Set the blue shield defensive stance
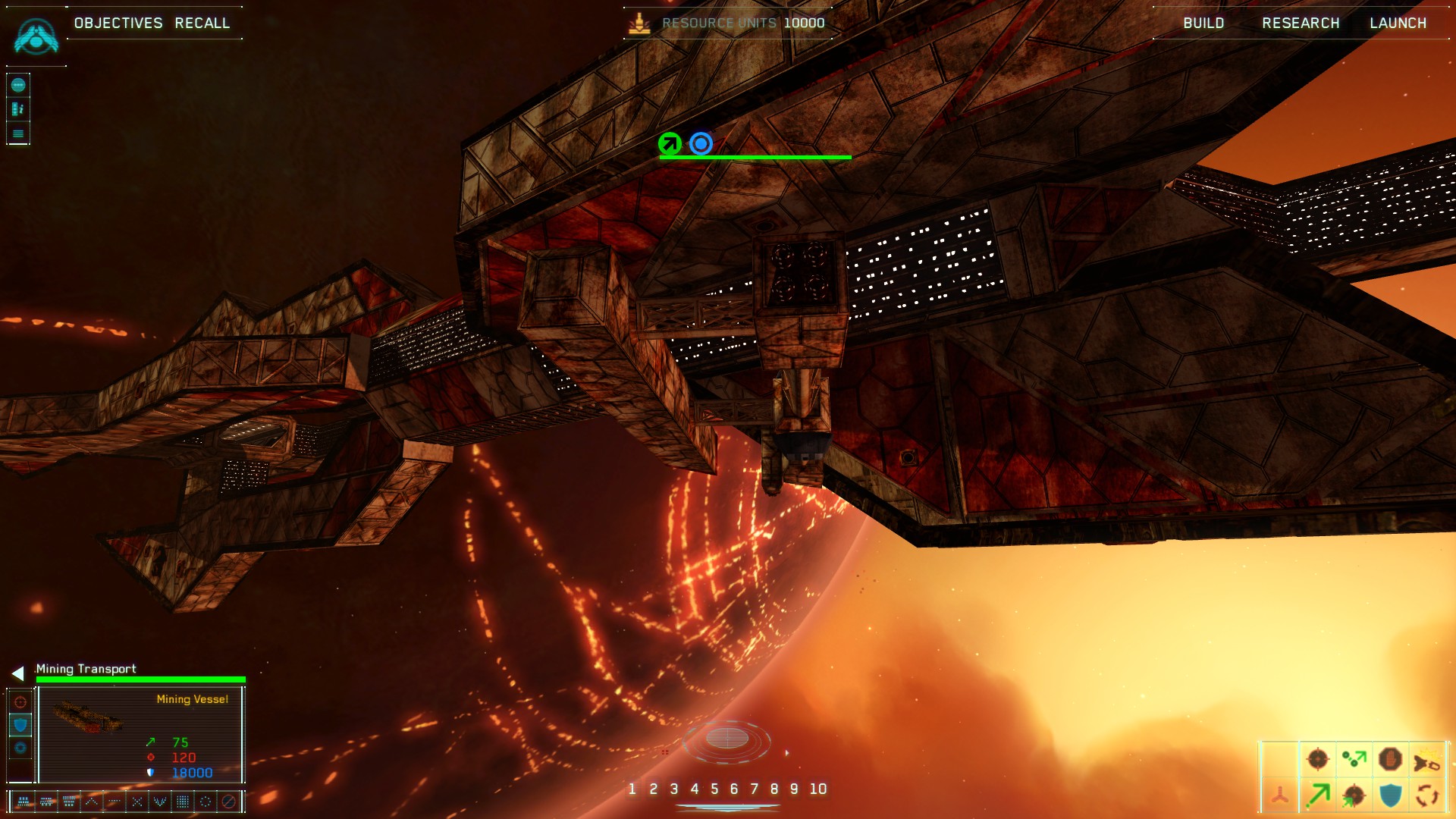The height and width of the screenshot is (819, 1456). point(20,725)
